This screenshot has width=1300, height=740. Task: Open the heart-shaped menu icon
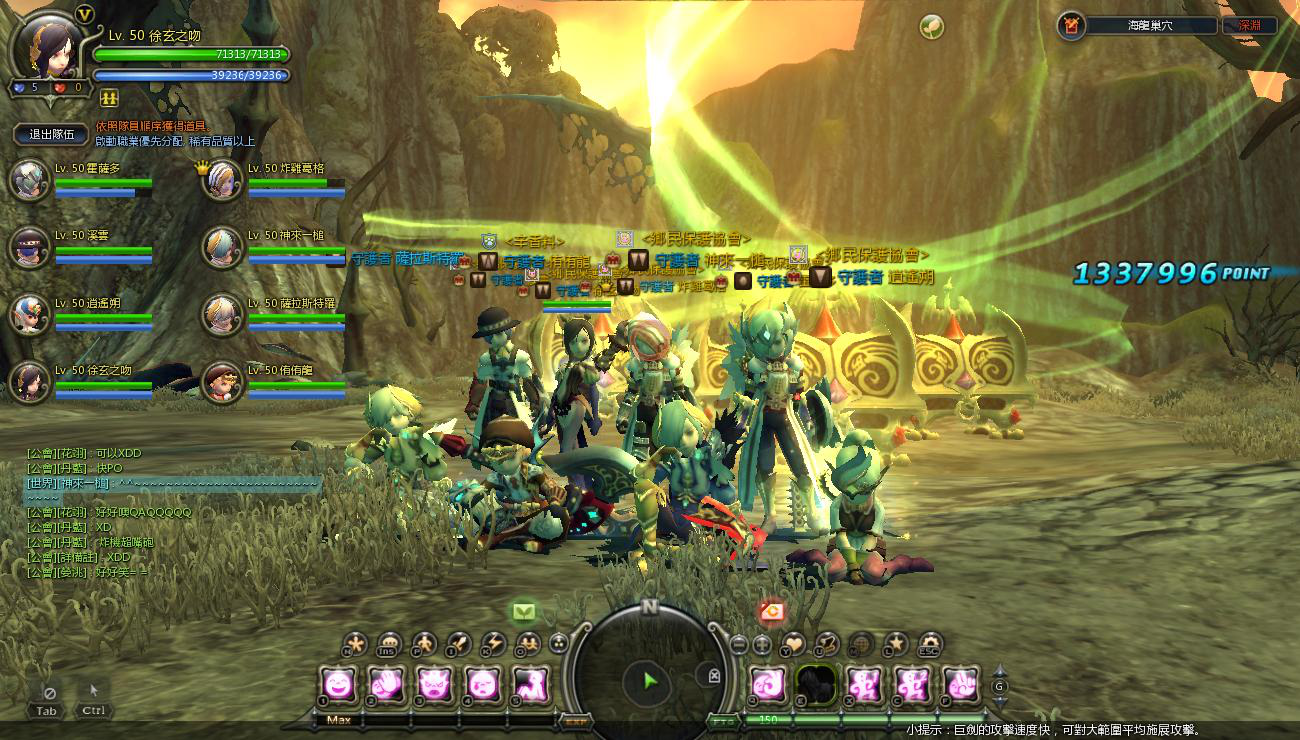[x=794, y=644]
